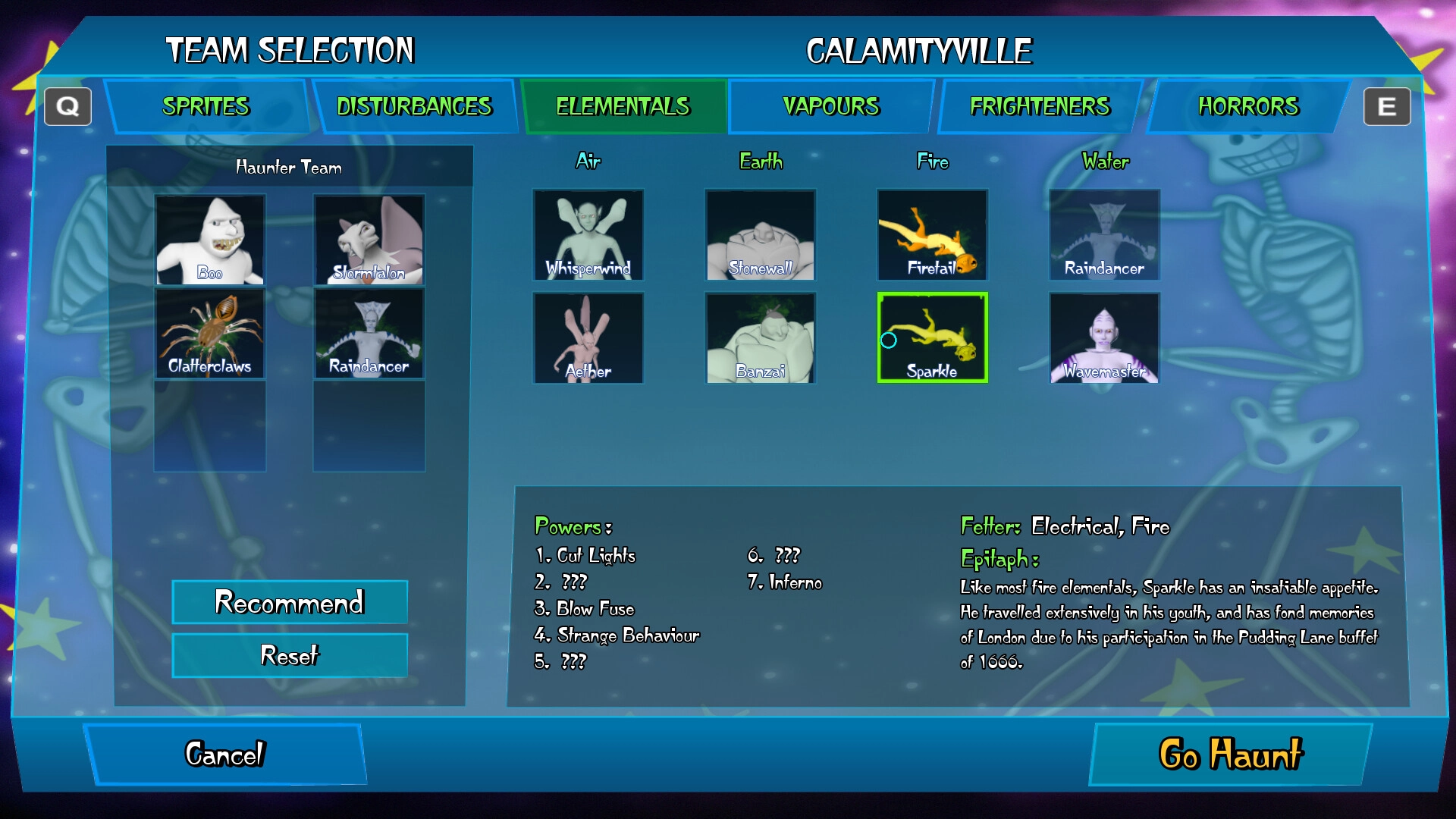Screen dimensions: 1456x819
Task: Select the Aether ghost portrait
Action: [x=588, y=338]
